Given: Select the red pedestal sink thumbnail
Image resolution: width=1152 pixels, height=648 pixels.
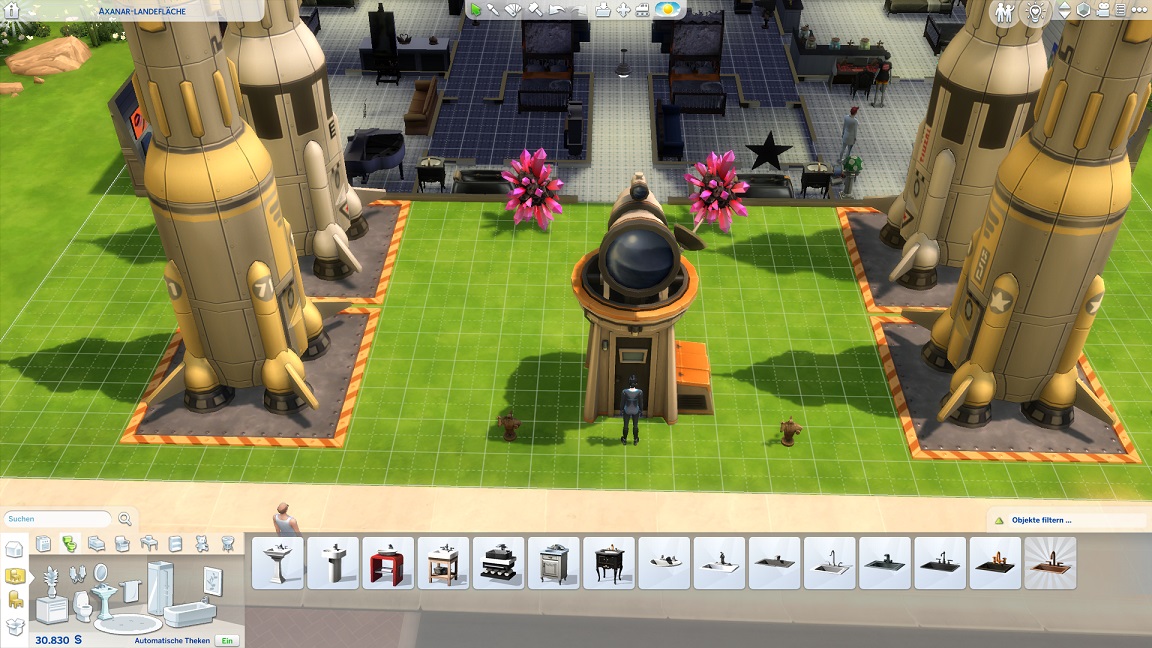Looking at the screenshot, I should [387, 563].
